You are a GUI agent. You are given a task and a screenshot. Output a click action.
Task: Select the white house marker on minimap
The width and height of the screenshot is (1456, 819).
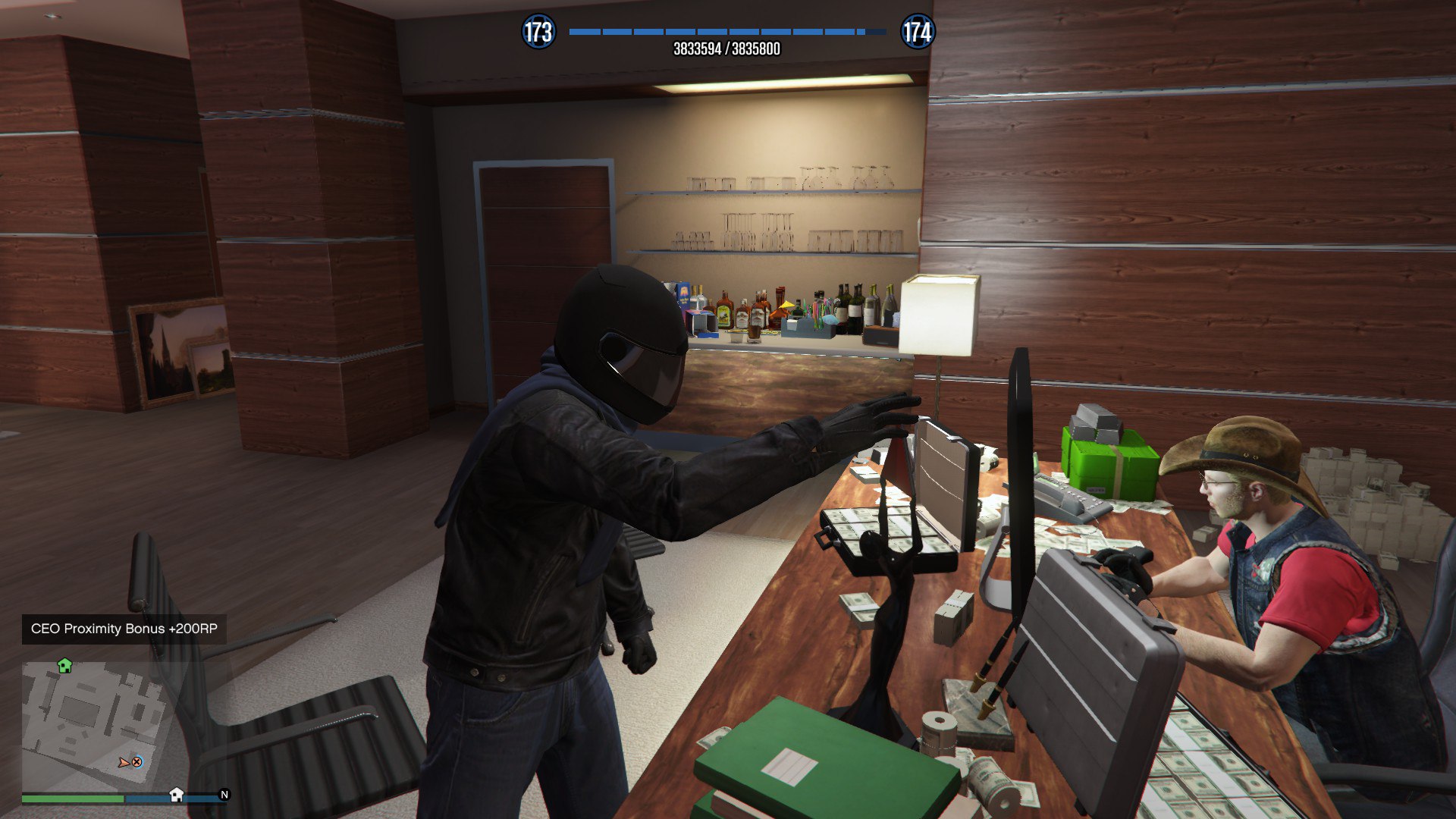tap(176, 794)
